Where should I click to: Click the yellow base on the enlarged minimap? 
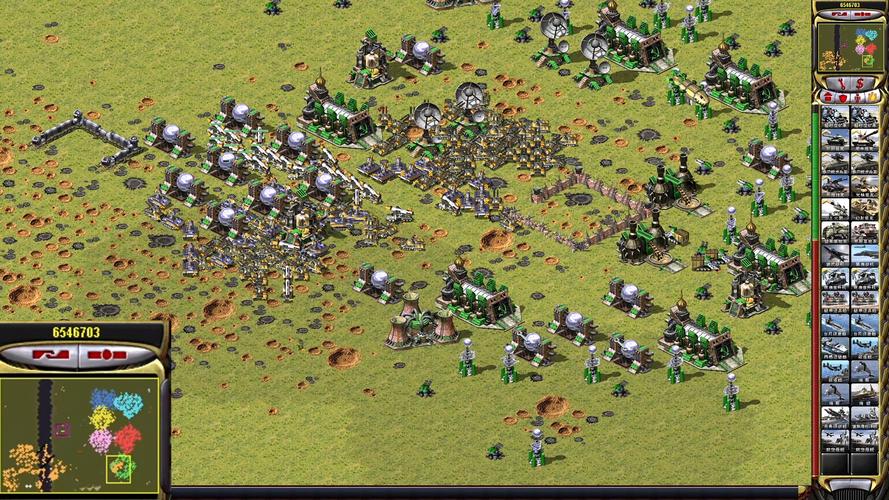pyautogui.click(x=103, y=418)
